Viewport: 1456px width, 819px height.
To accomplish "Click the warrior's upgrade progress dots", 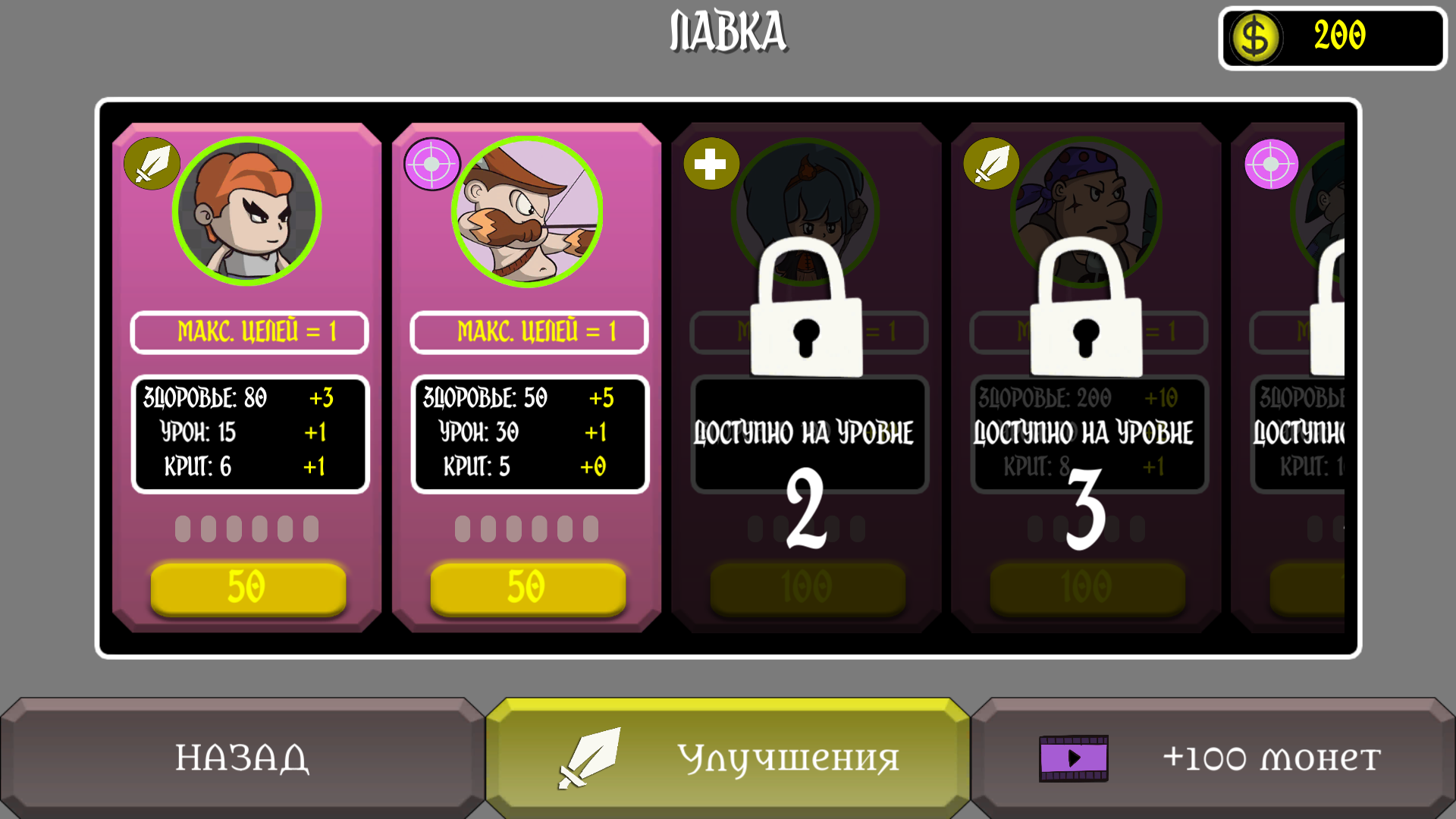I will click(246, 527).
